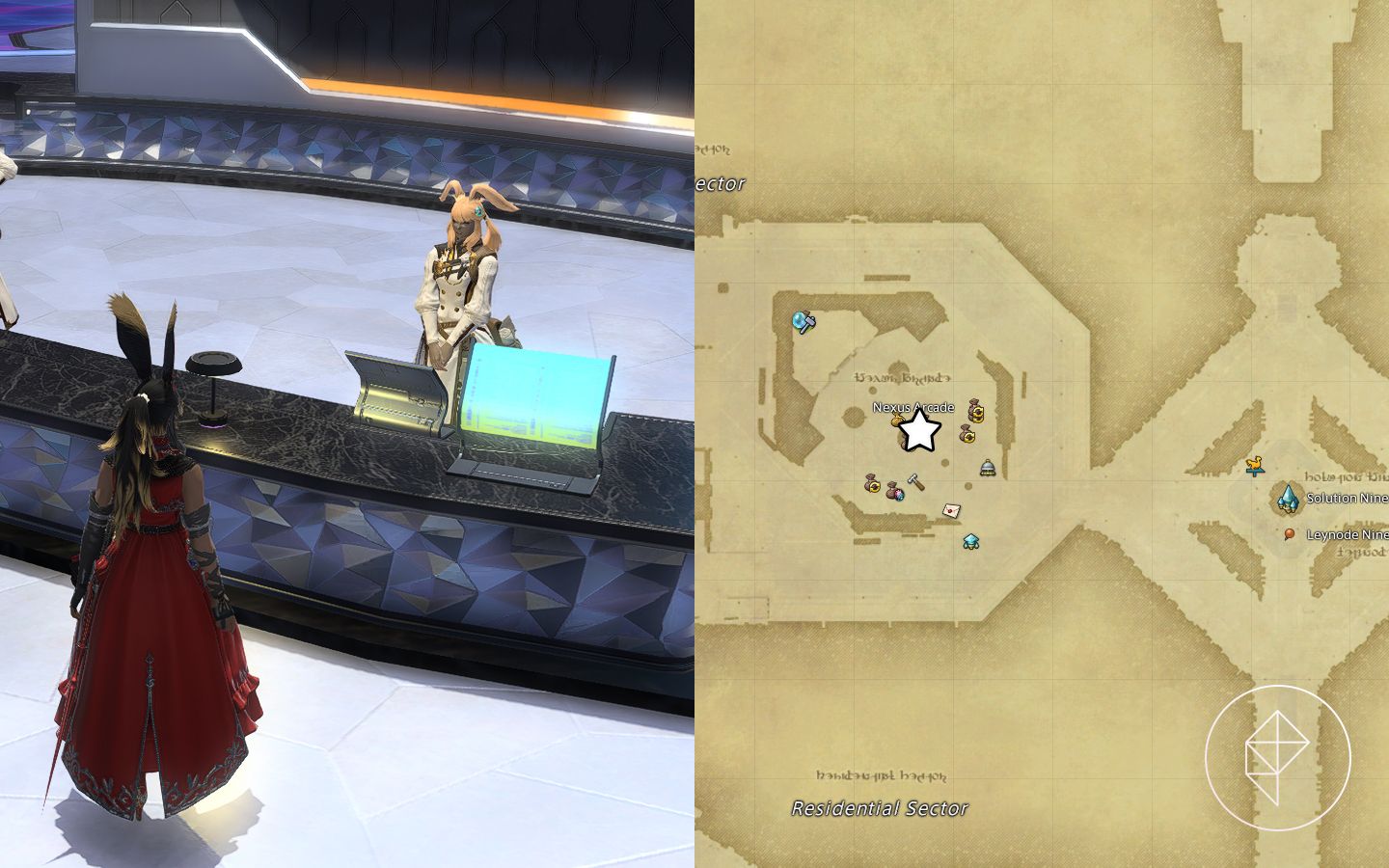Click the blue aetheryte shard icon below the envelope
1389x868 pixels.
[970, 542]
